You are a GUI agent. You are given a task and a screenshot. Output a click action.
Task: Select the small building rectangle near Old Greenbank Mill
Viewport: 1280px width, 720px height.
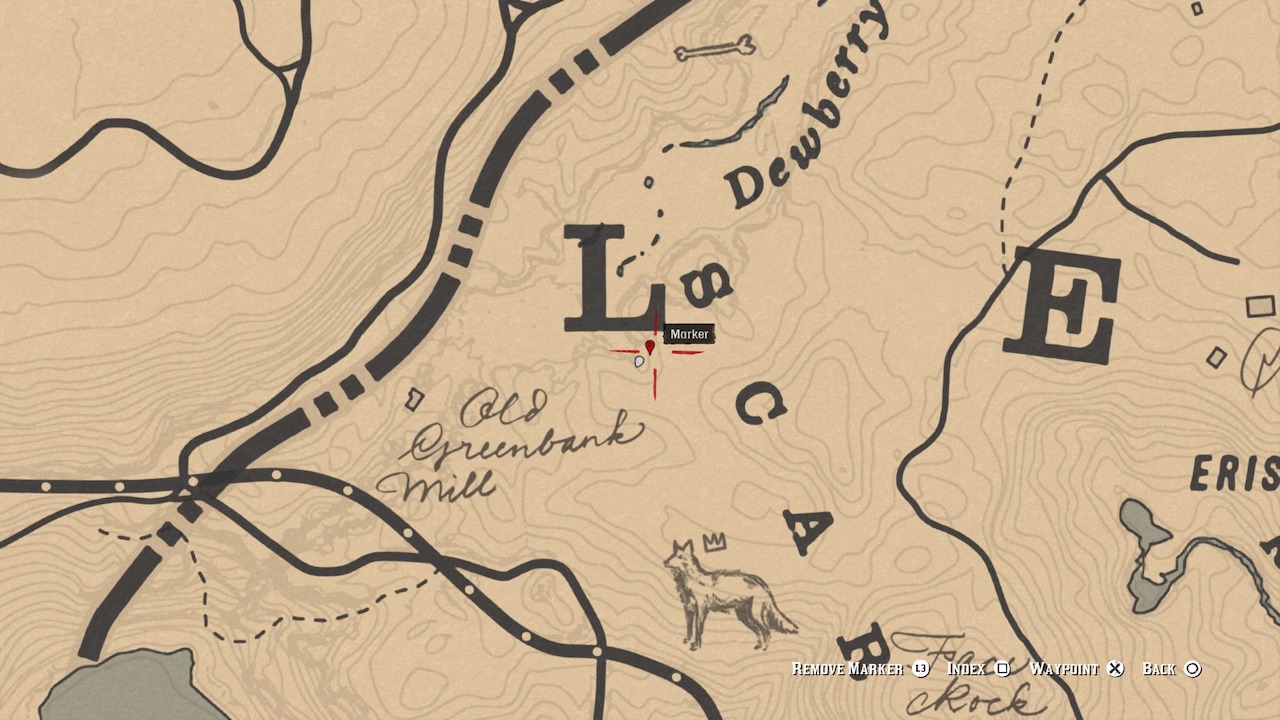pos(413,399)
